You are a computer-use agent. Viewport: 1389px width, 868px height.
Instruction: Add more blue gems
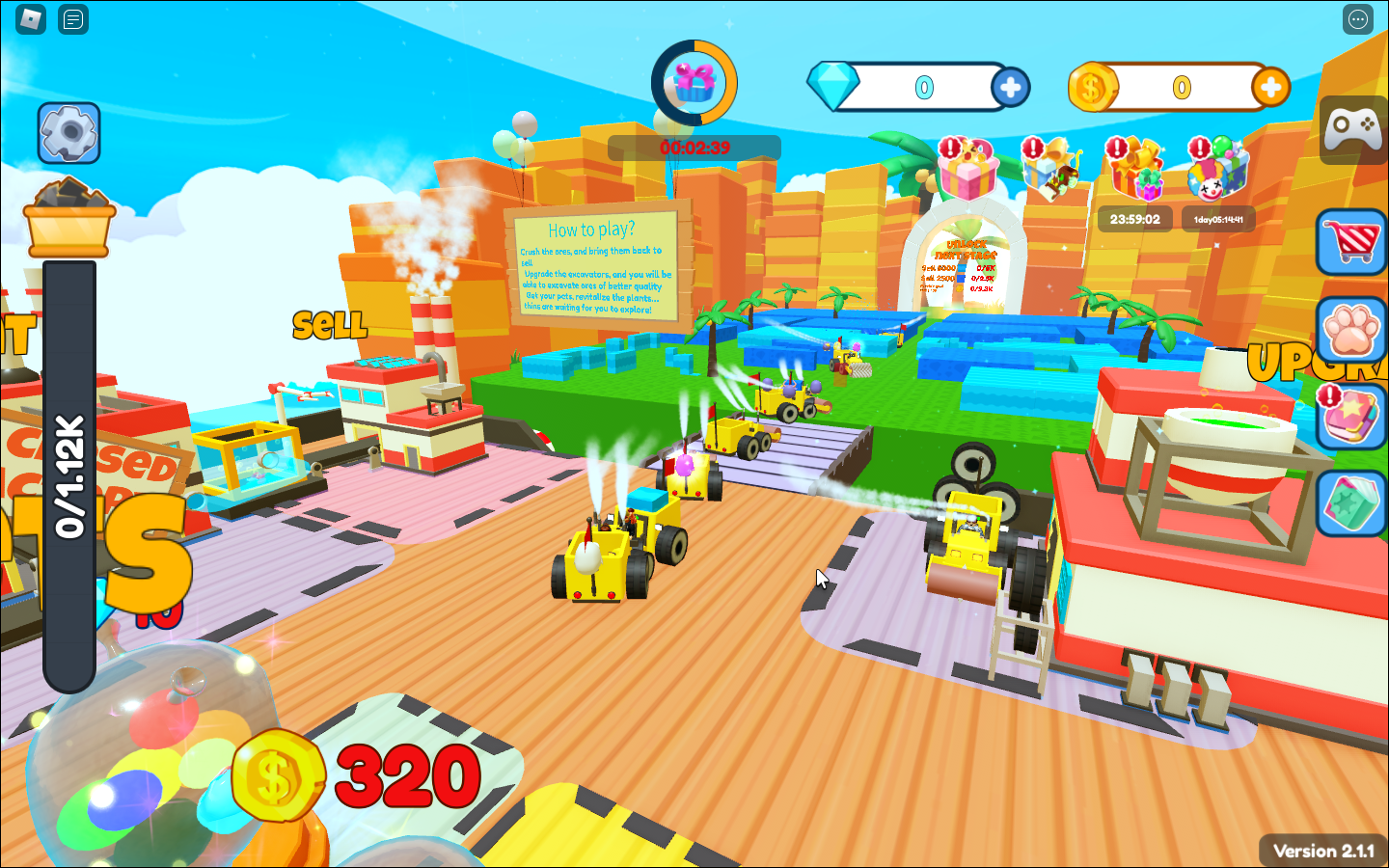[x=1010, y=88]
